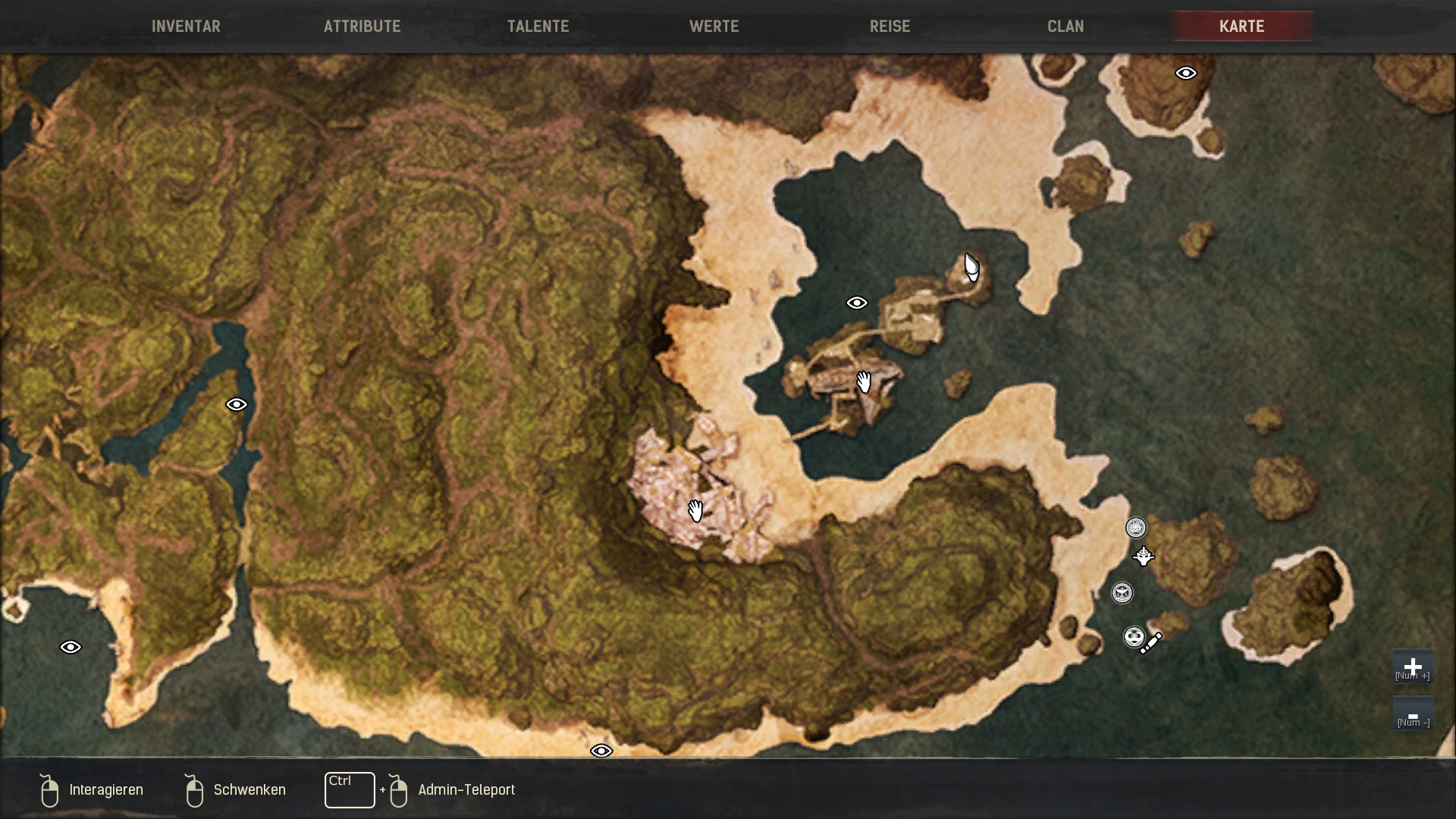The height and width of the screenshot is (819, 1456).
Task: Select the spyglass map marker
Action: coord(1151,644)
